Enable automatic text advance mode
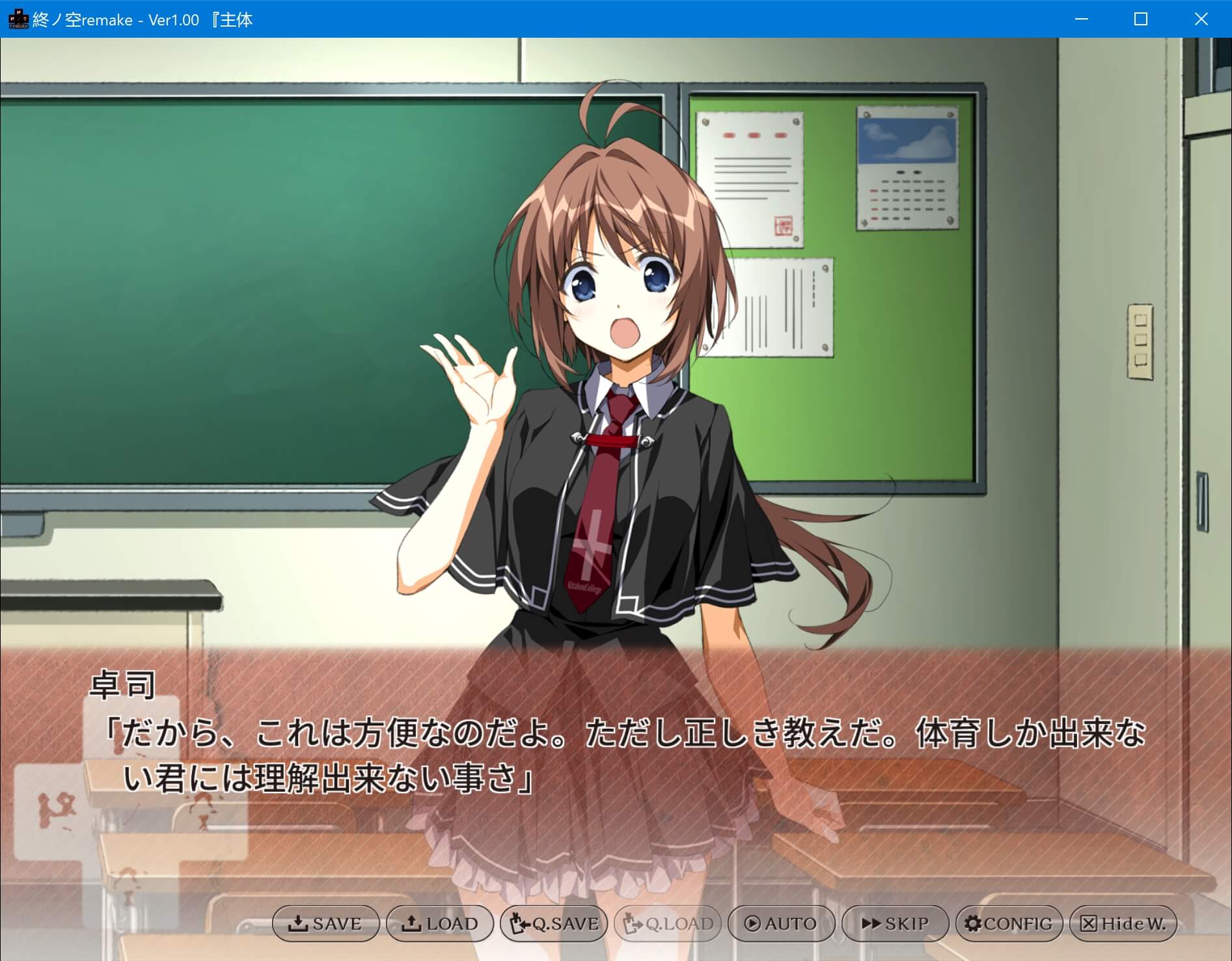Viewport: 1232px width, 961px height. tap(780, 923)
